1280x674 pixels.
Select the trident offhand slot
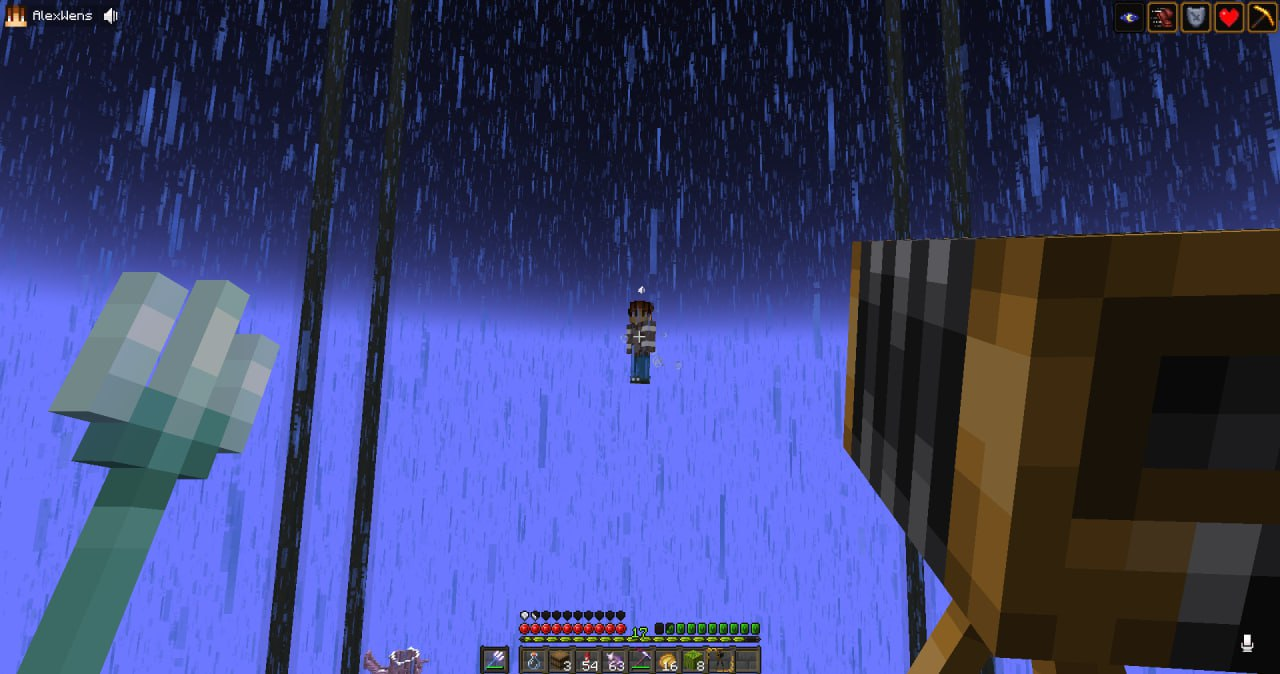coord(495,660)
